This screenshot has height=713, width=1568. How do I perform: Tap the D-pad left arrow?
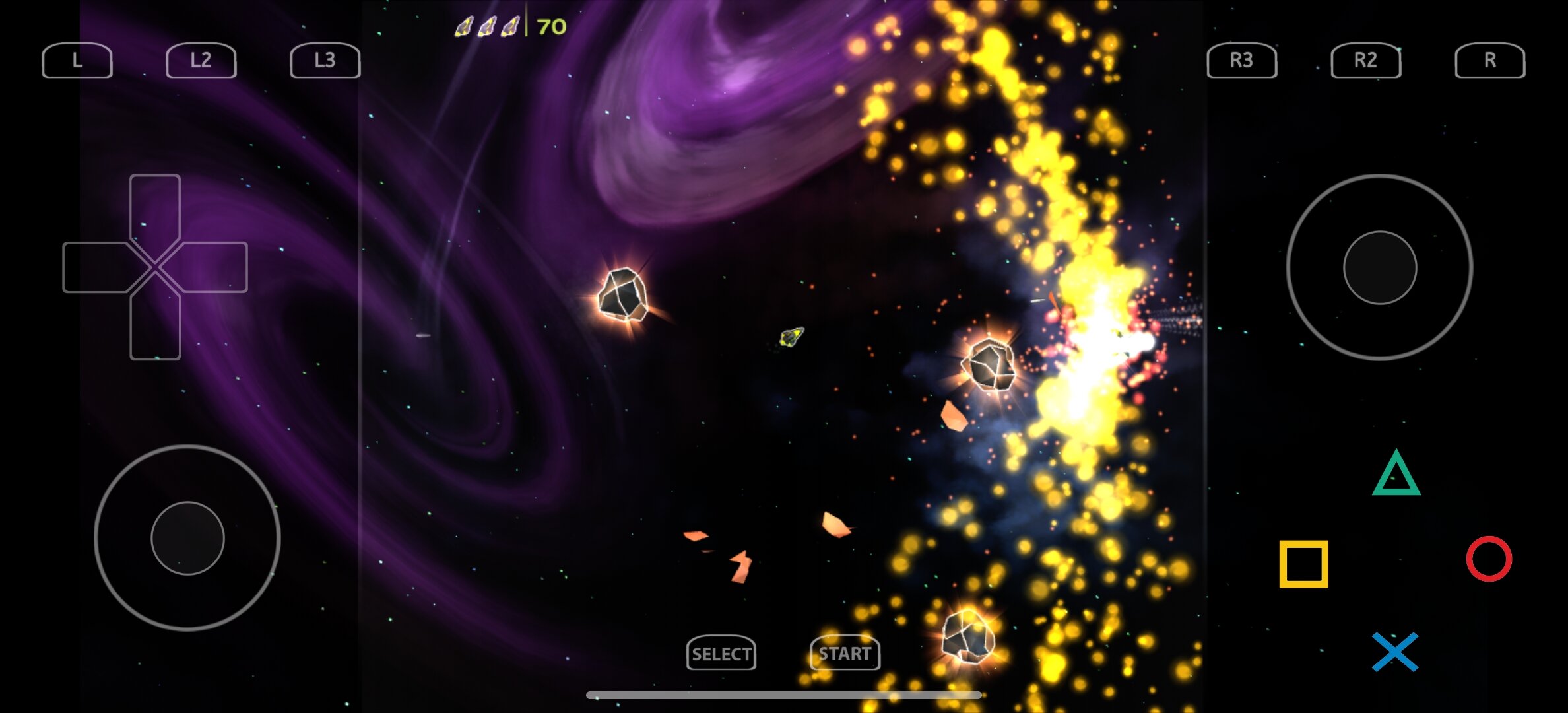96,267
